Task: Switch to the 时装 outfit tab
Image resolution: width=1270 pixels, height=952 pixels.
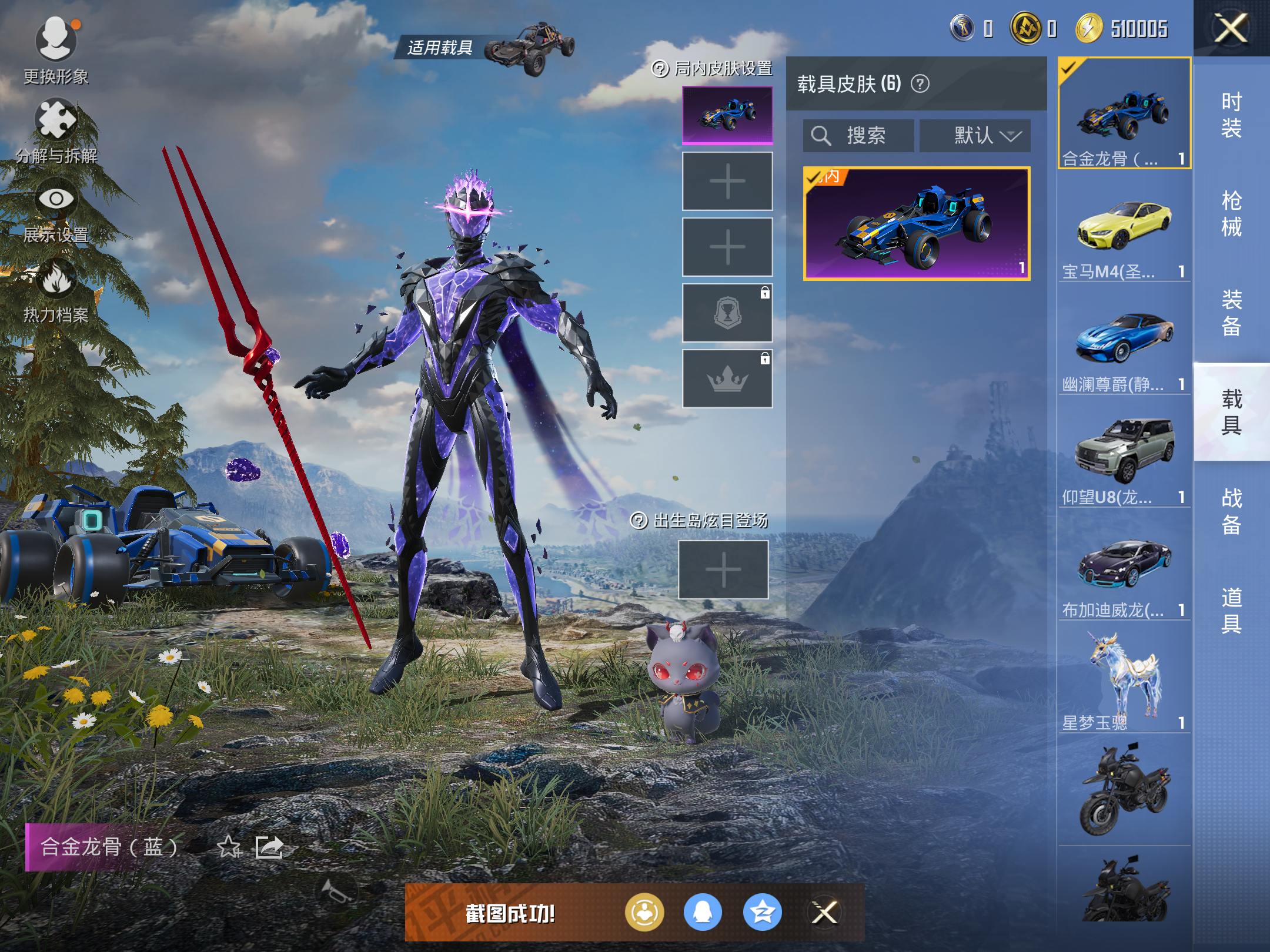Action: (1231, 115)
